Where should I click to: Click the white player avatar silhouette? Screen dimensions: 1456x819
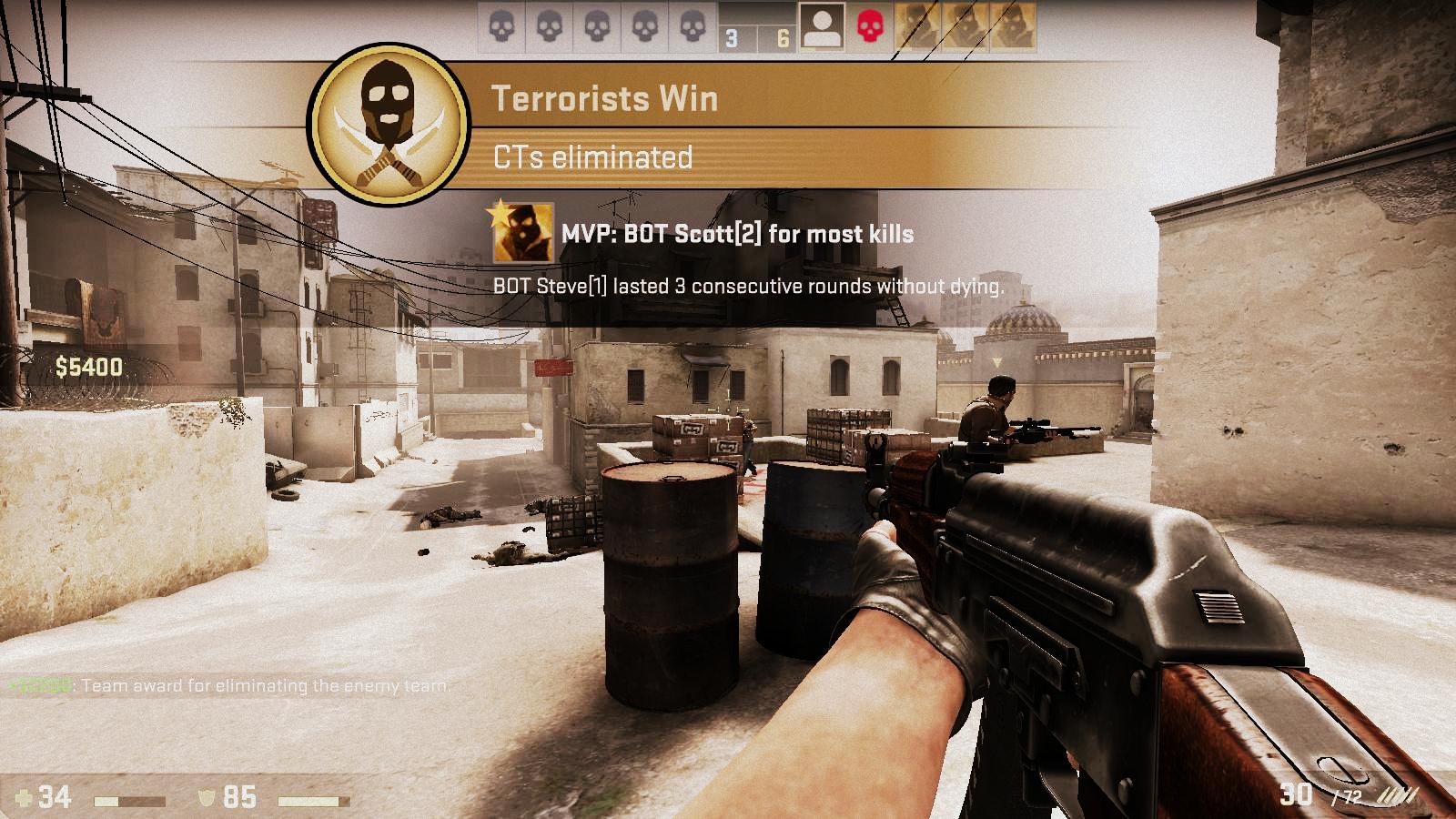pos(820,25)
